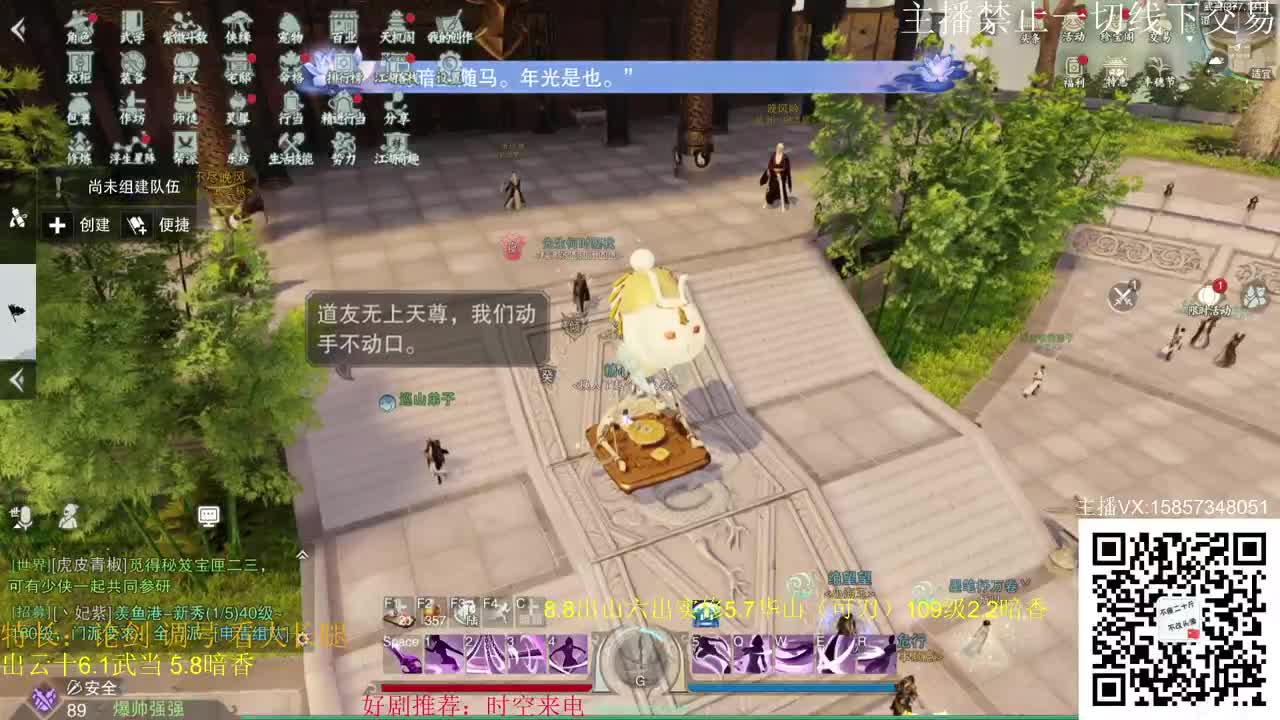Open the 角色 character panel
The image size is (1280, 720).
(x=78, y=30)
